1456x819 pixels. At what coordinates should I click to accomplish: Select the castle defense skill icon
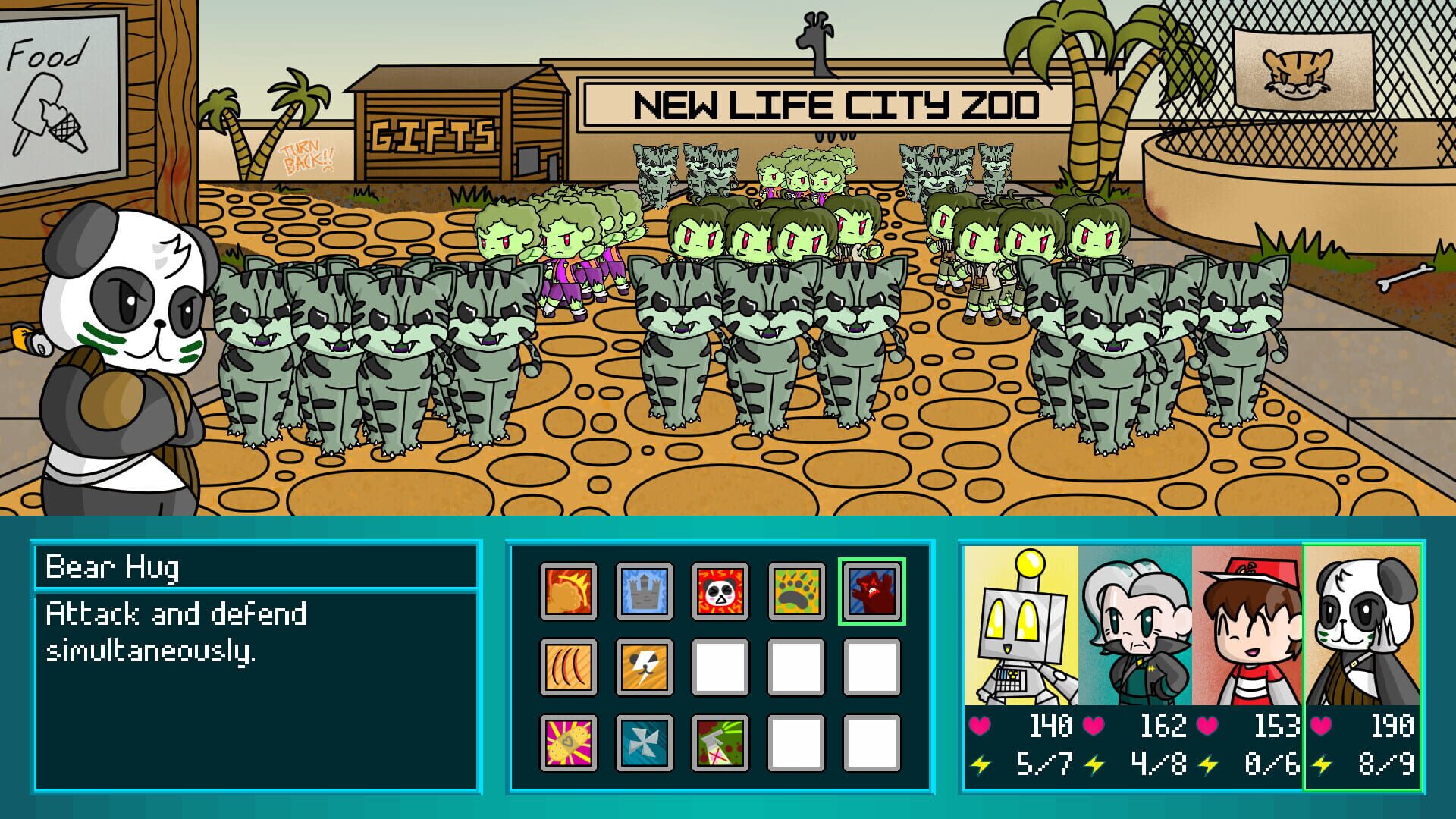(643, 590)
